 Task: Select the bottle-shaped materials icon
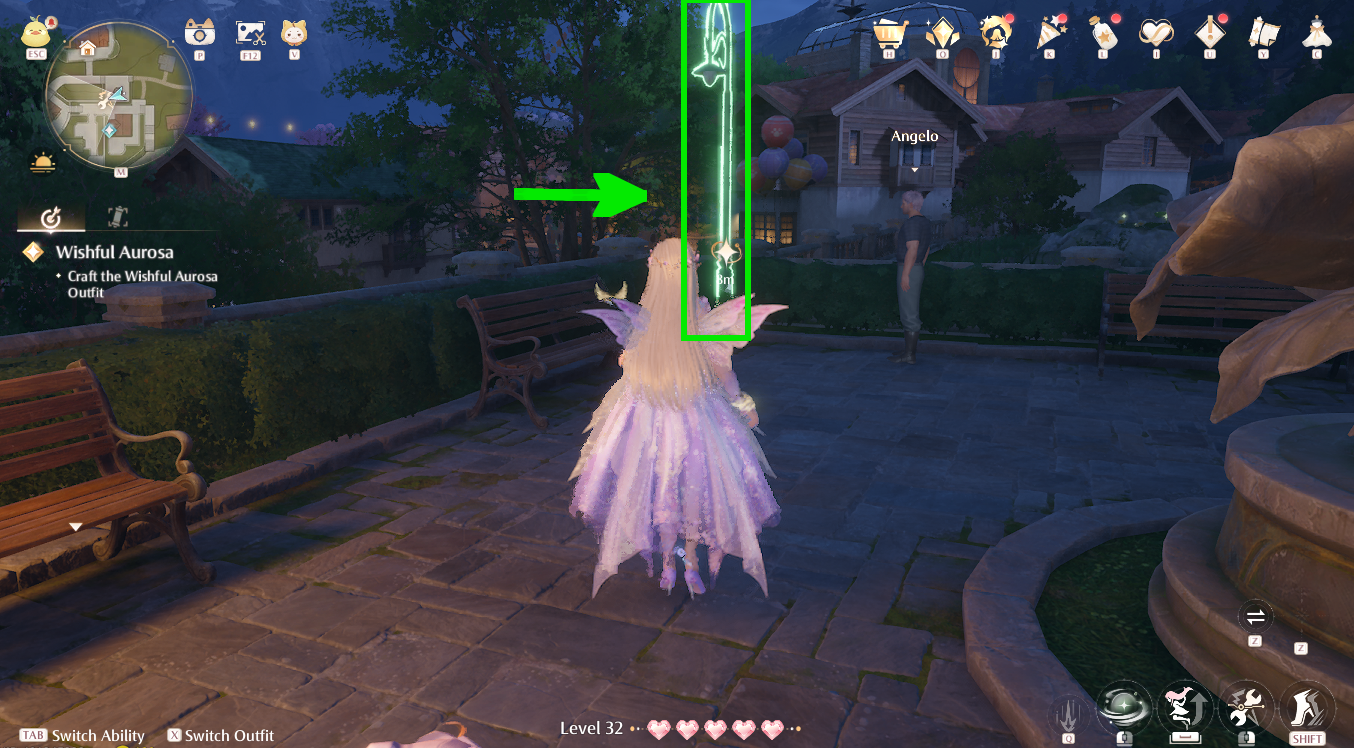click(x=1103, y=33)
